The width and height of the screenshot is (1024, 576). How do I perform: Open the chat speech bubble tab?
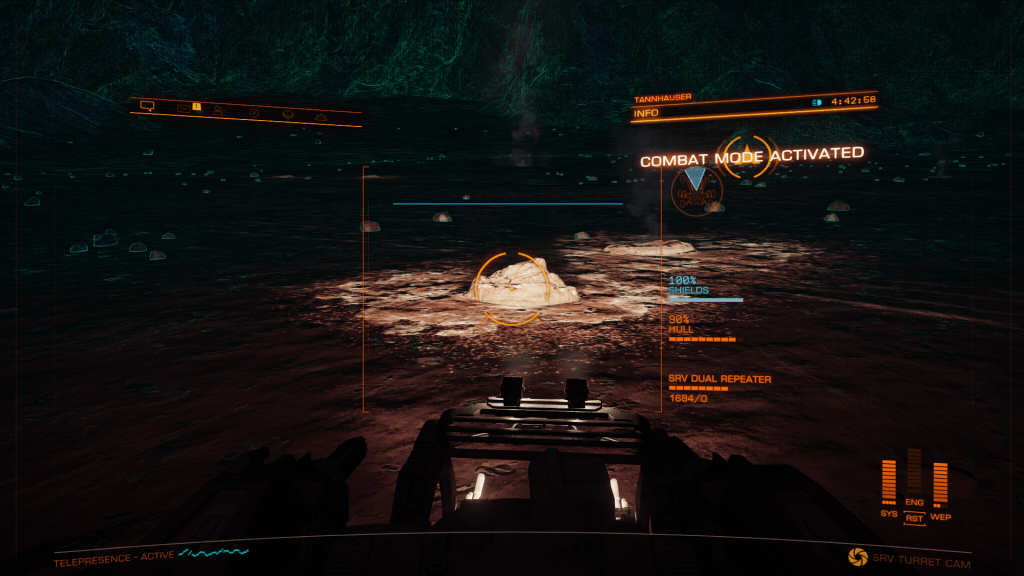[147, 104]
